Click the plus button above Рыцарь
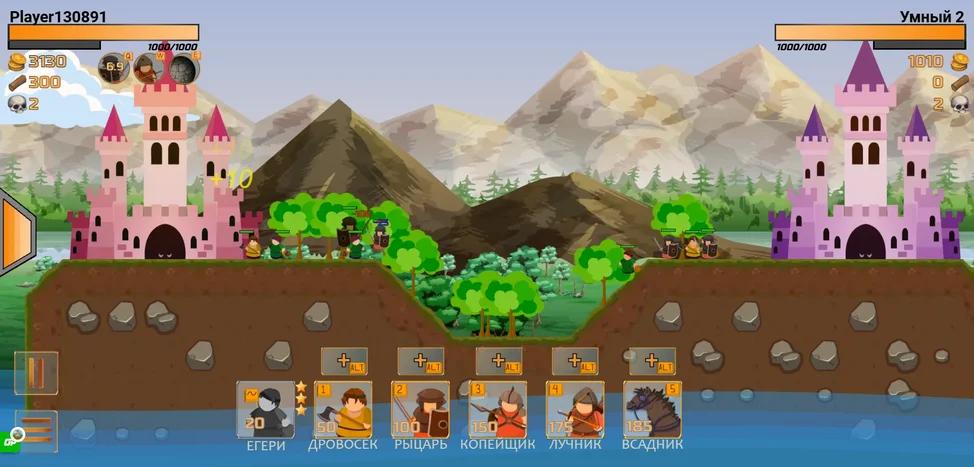Image resolution: width=974 pixels, height=467 pixels. [420, 361]
